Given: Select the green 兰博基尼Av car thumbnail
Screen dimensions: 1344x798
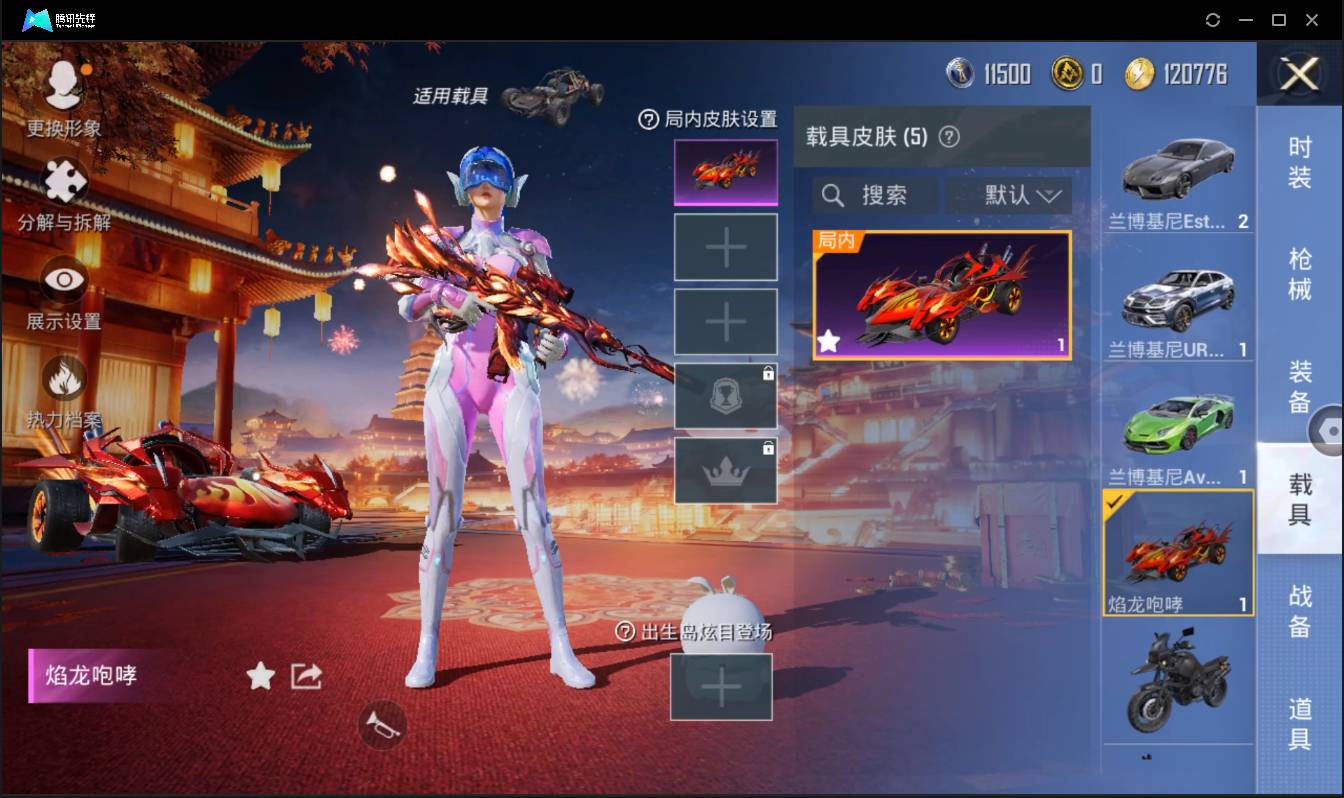Looking at the screenshot, I should 1178,424.
